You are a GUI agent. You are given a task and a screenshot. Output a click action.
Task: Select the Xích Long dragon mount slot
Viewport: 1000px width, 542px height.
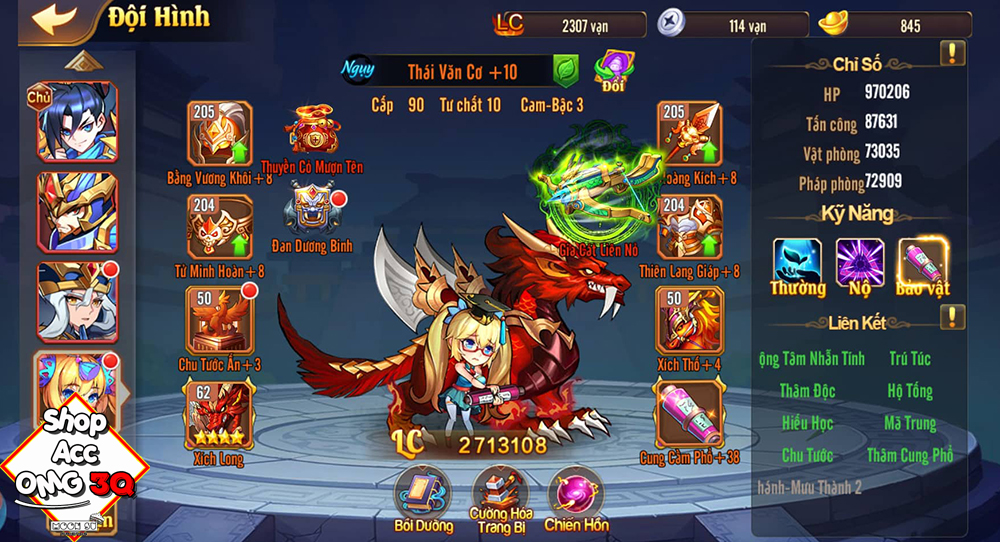[219, 414]
